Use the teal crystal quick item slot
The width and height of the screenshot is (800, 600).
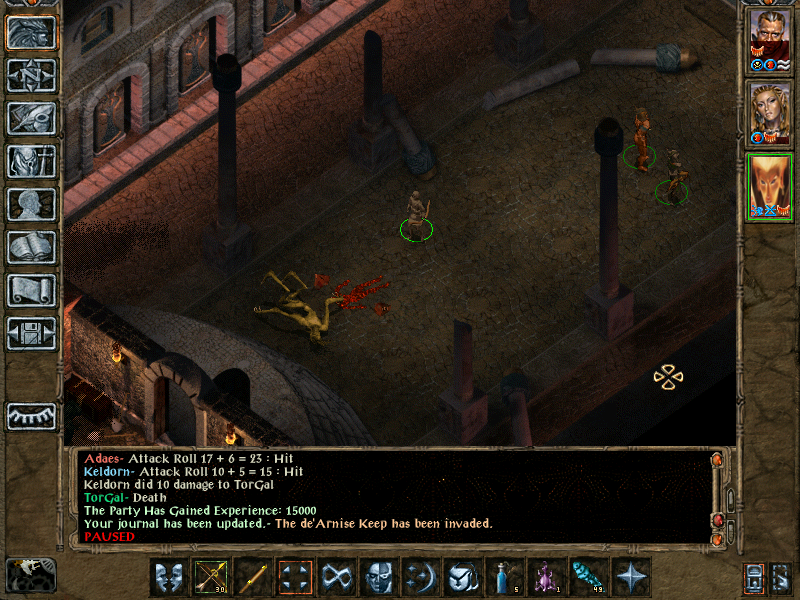(x=589, y=577)
